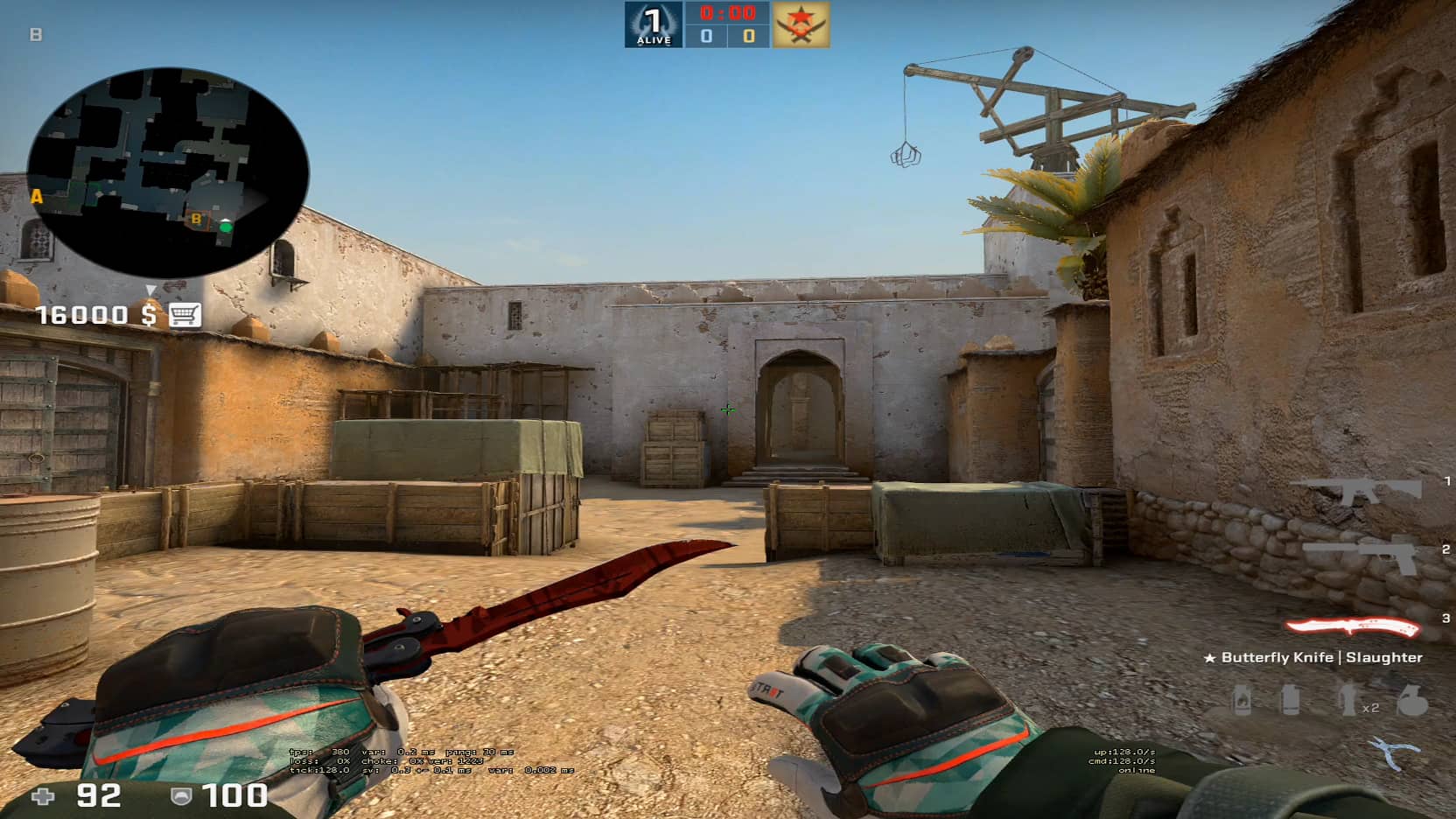Click the A bombsite marker on radar
This screenshot has height=819, width=1456.
[37, 197]
